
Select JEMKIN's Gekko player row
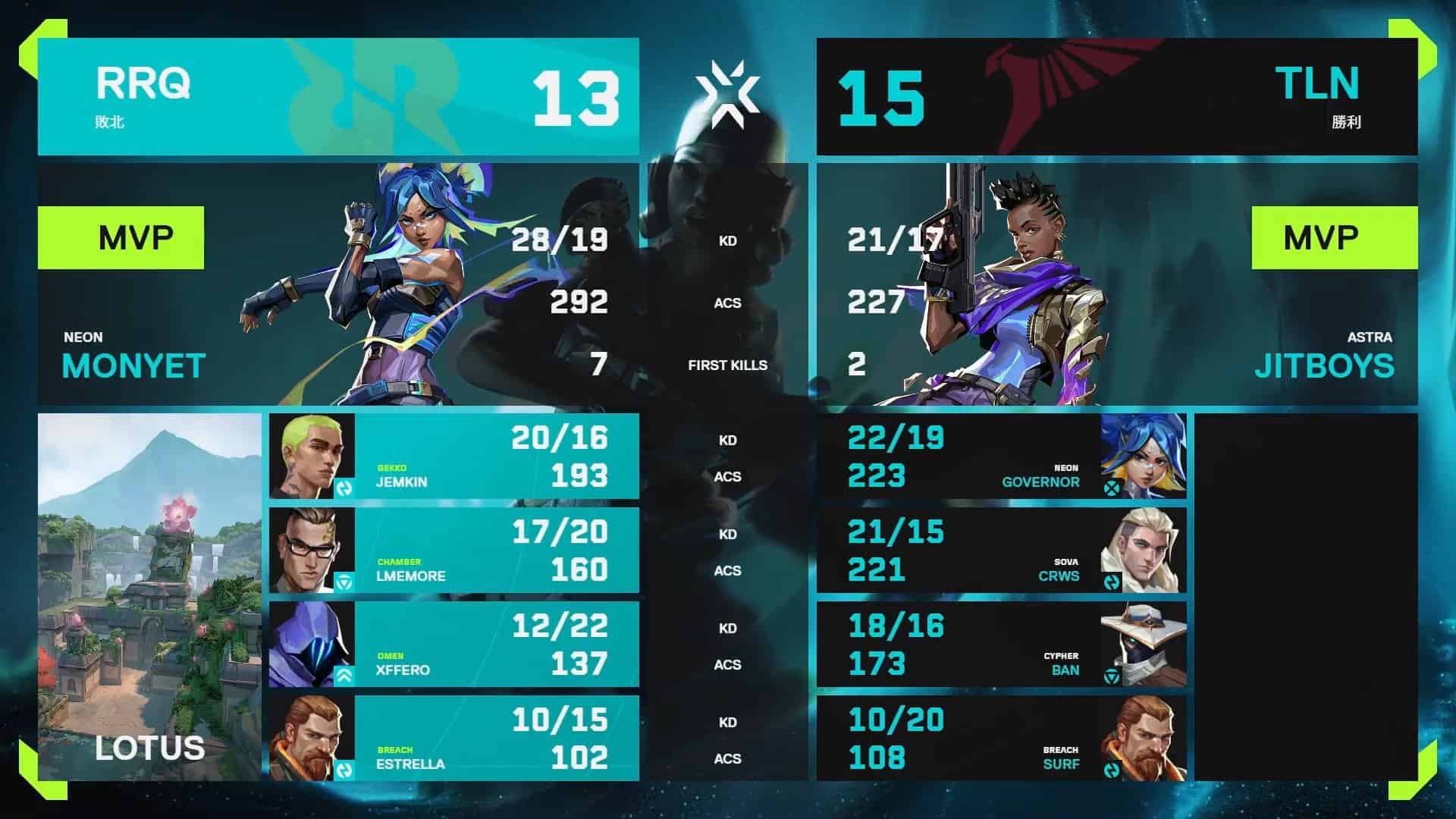pyautogui.click(x=453, y=457)
